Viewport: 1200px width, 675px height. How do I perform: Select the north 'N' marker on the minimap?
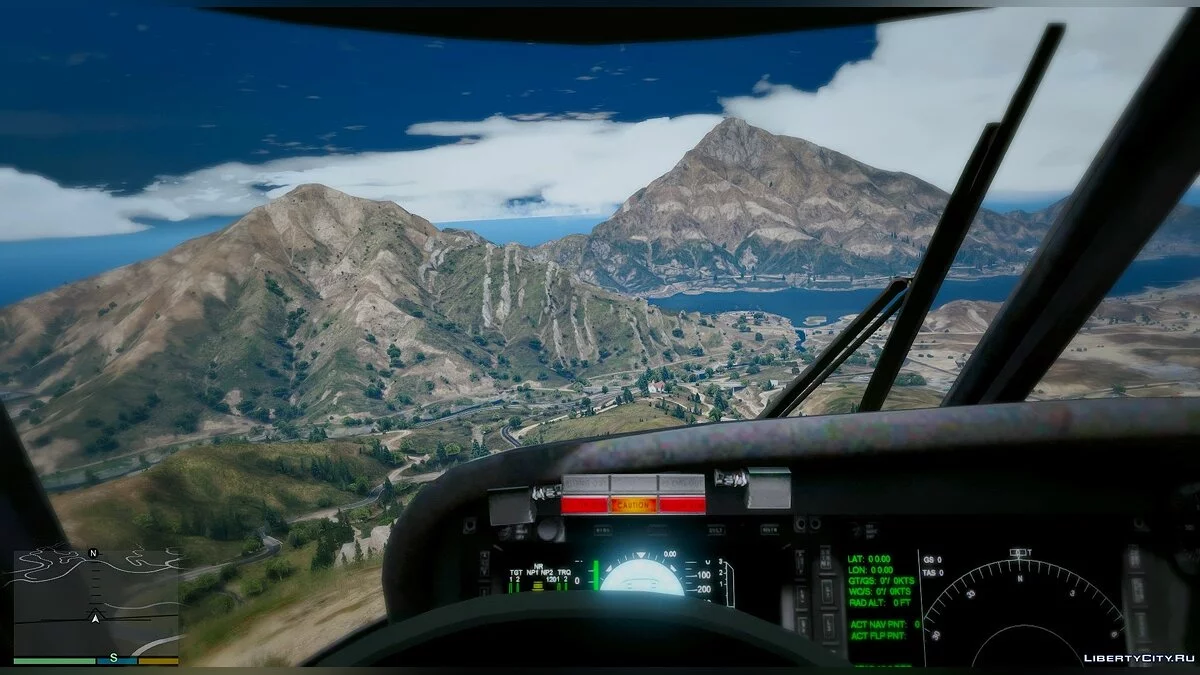pos(93,553)
